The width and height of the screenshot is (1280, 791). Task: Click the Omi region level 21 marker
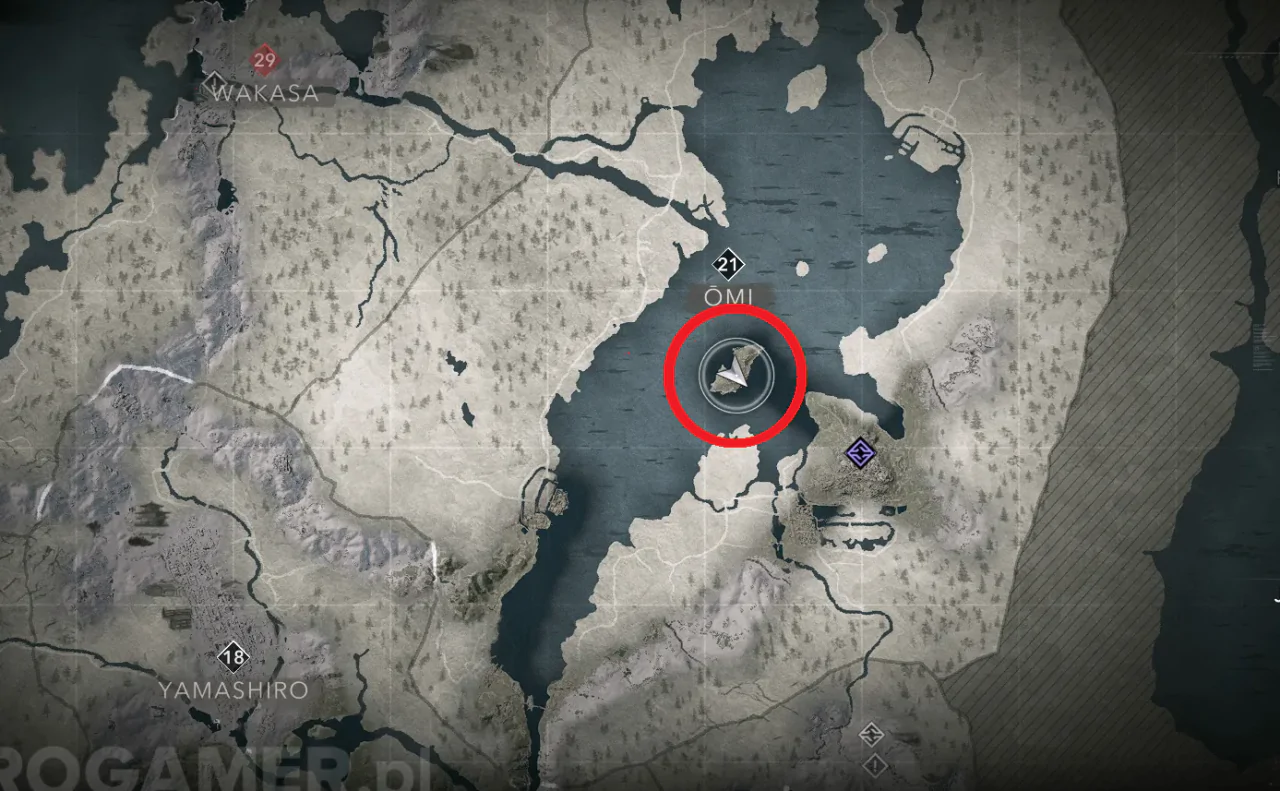(728, 265)
